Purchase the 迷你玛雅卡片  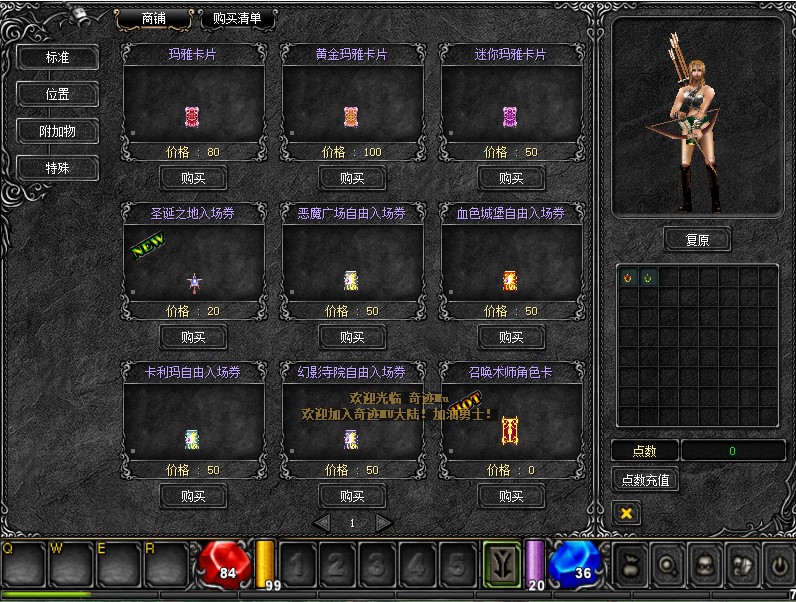[x=511, y=178]
